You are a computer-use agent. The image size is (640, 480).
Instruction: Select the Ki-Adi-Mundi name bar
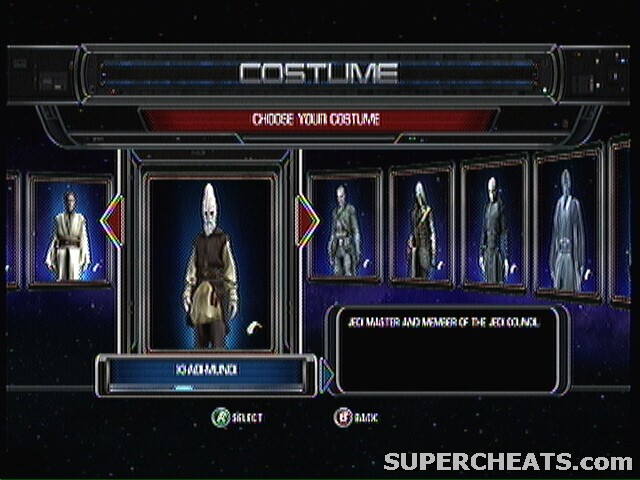(x=207, y=372)
